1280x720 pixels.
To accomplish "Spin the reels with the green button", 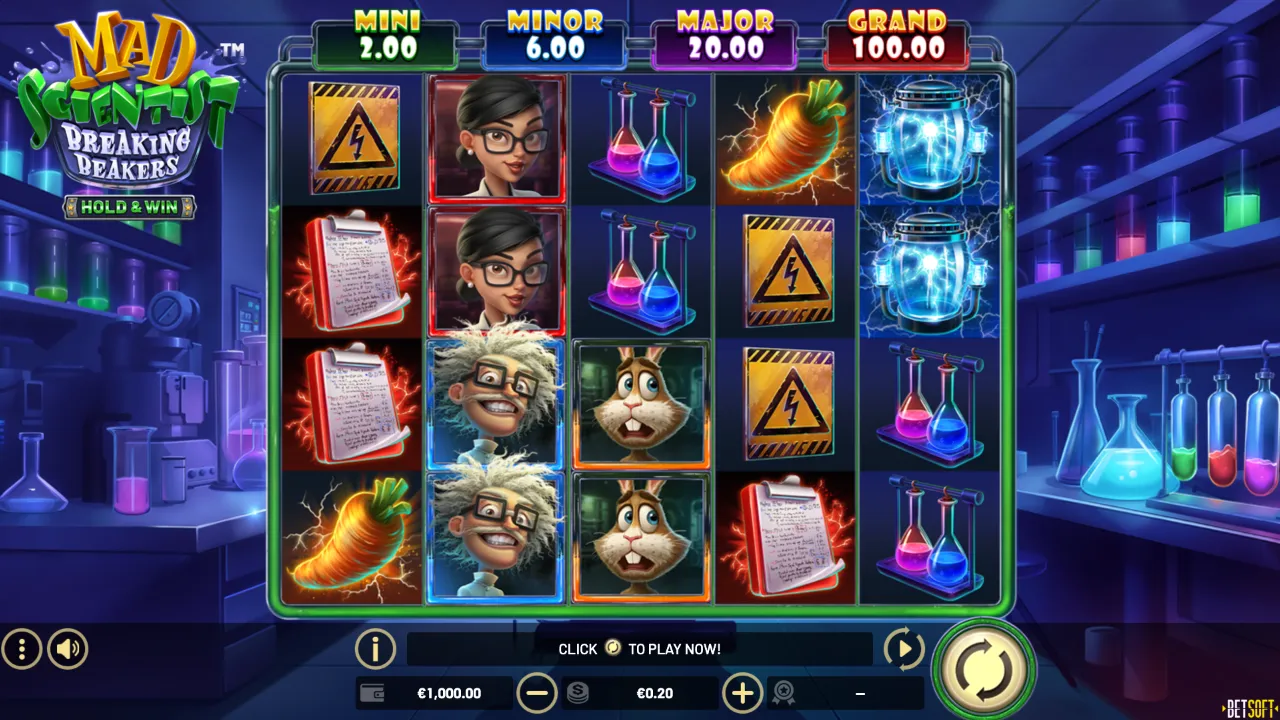I will click(x=983, y=668).
